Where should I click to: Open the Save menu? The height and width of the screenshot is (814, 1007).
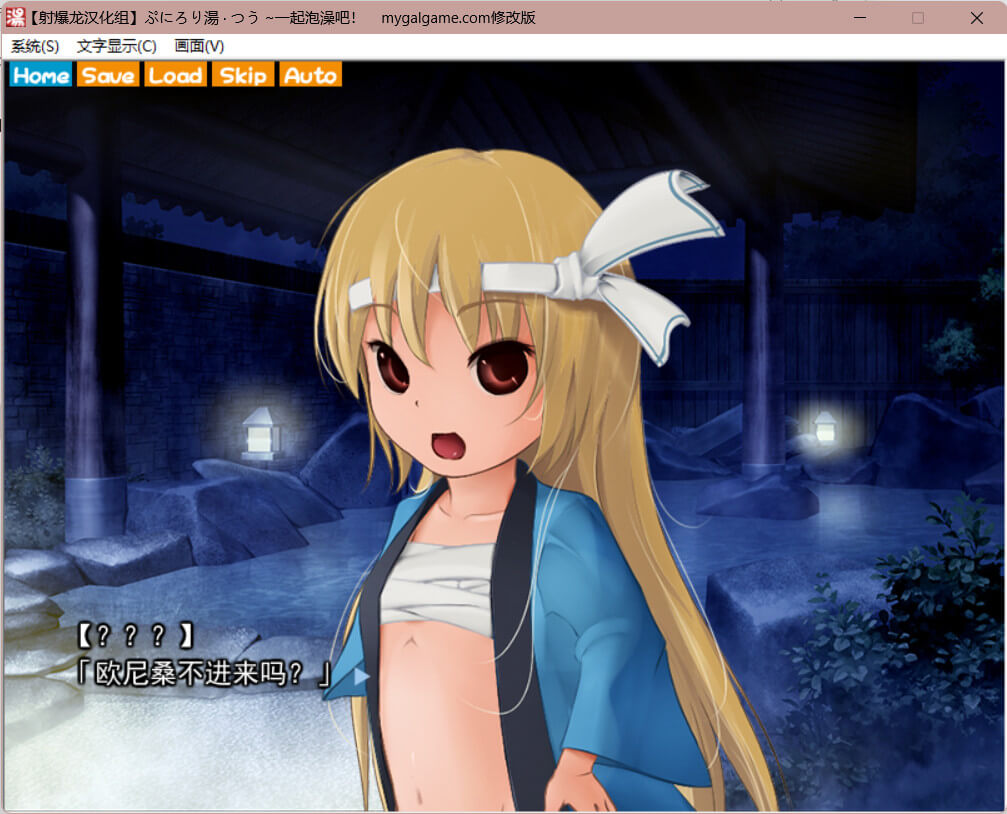coord(108,75)
